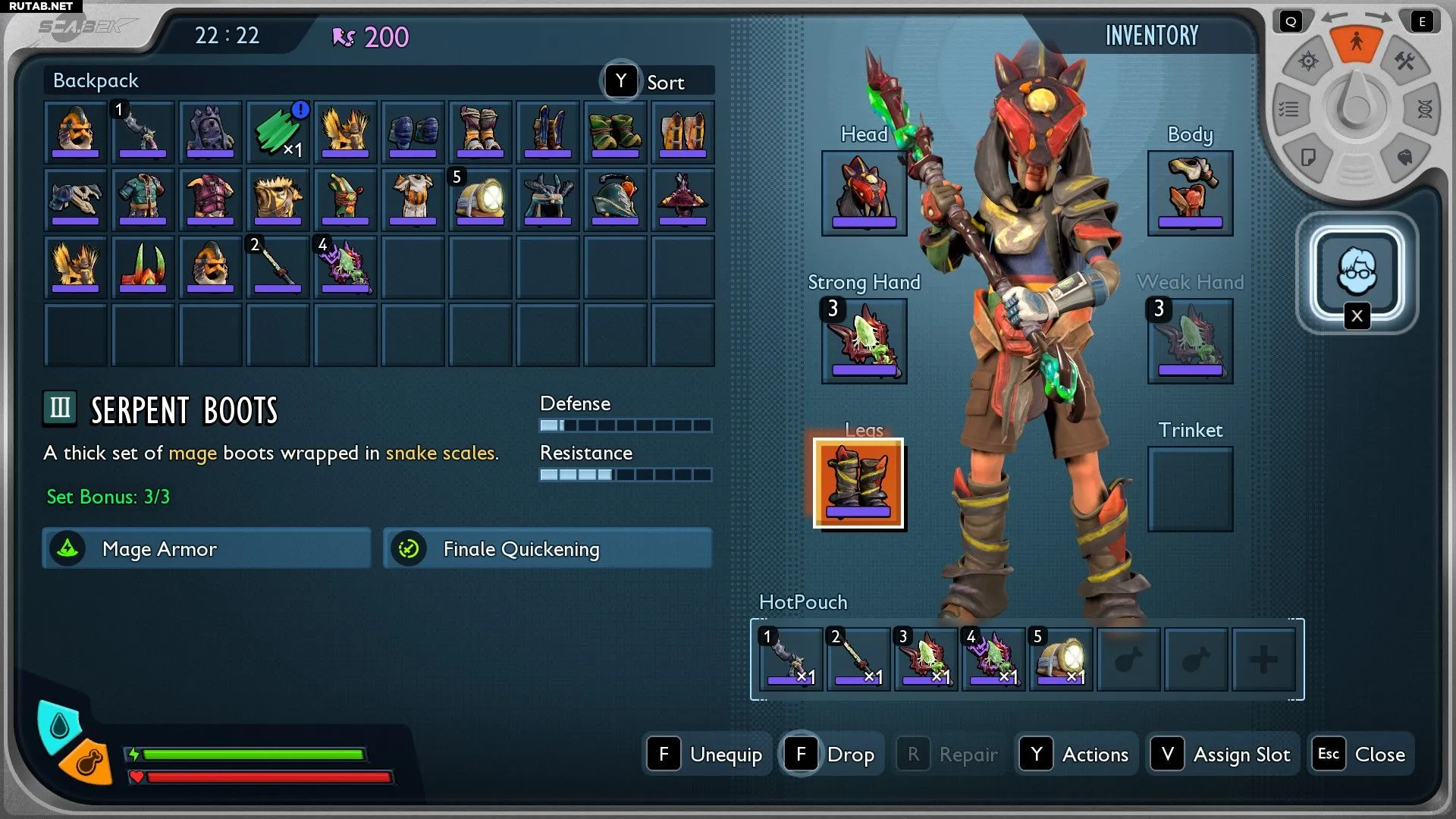Assign Slot for the selected item

(1222, 754)
